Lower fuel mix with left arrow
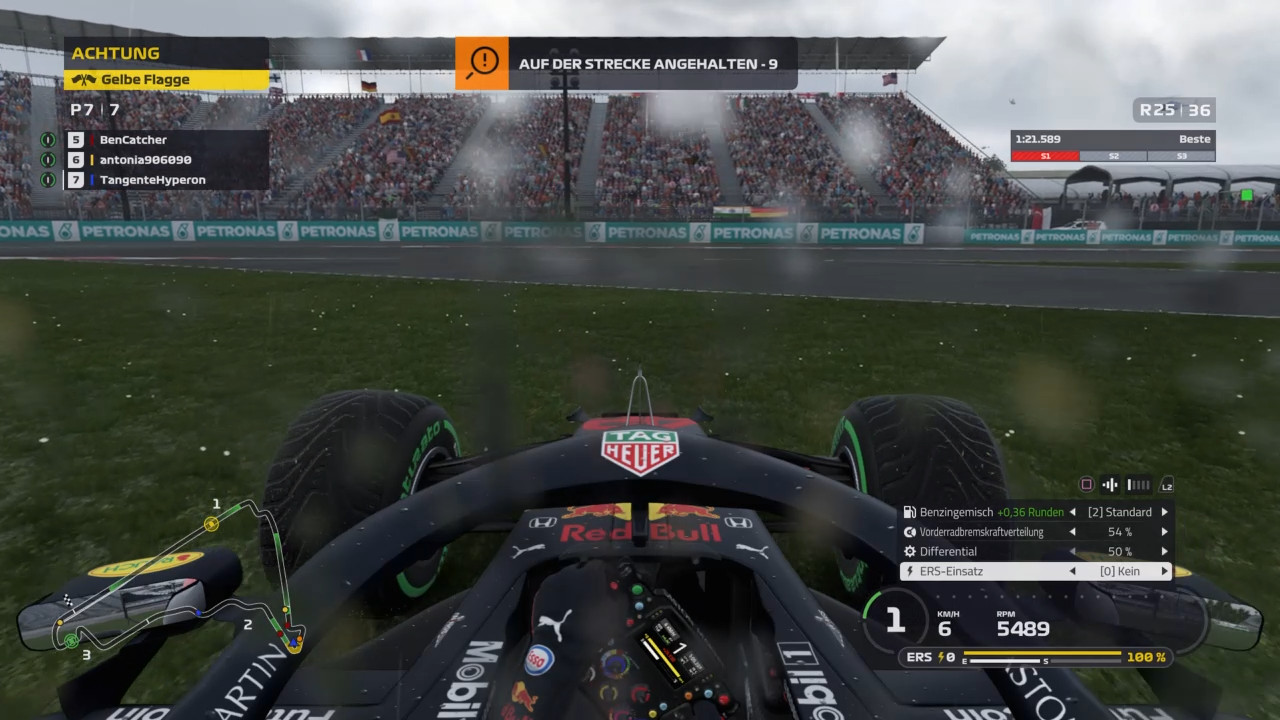 point(1070,512)
